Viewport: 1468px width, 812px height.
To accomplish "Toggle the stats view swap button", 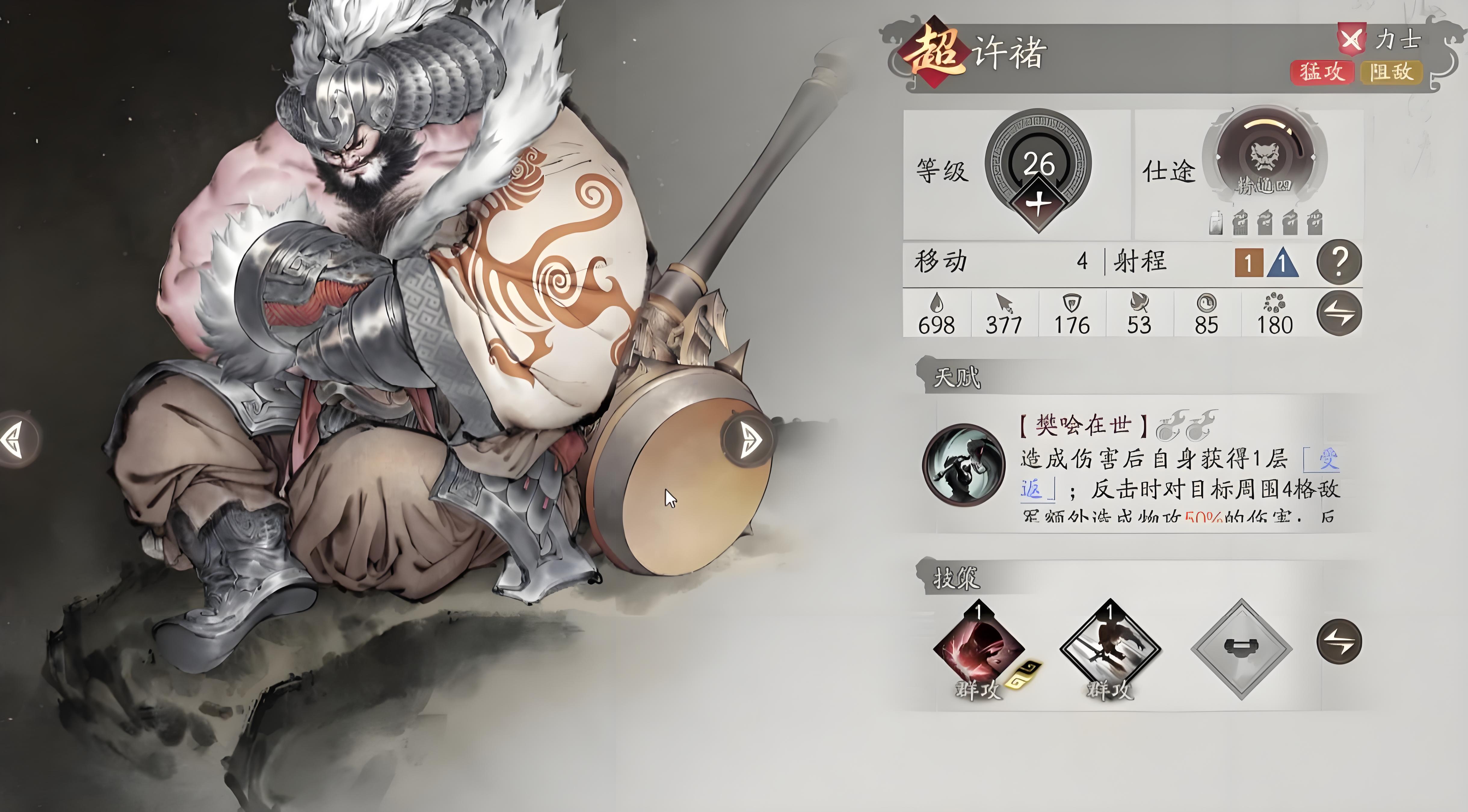I will coord(1339,313).
